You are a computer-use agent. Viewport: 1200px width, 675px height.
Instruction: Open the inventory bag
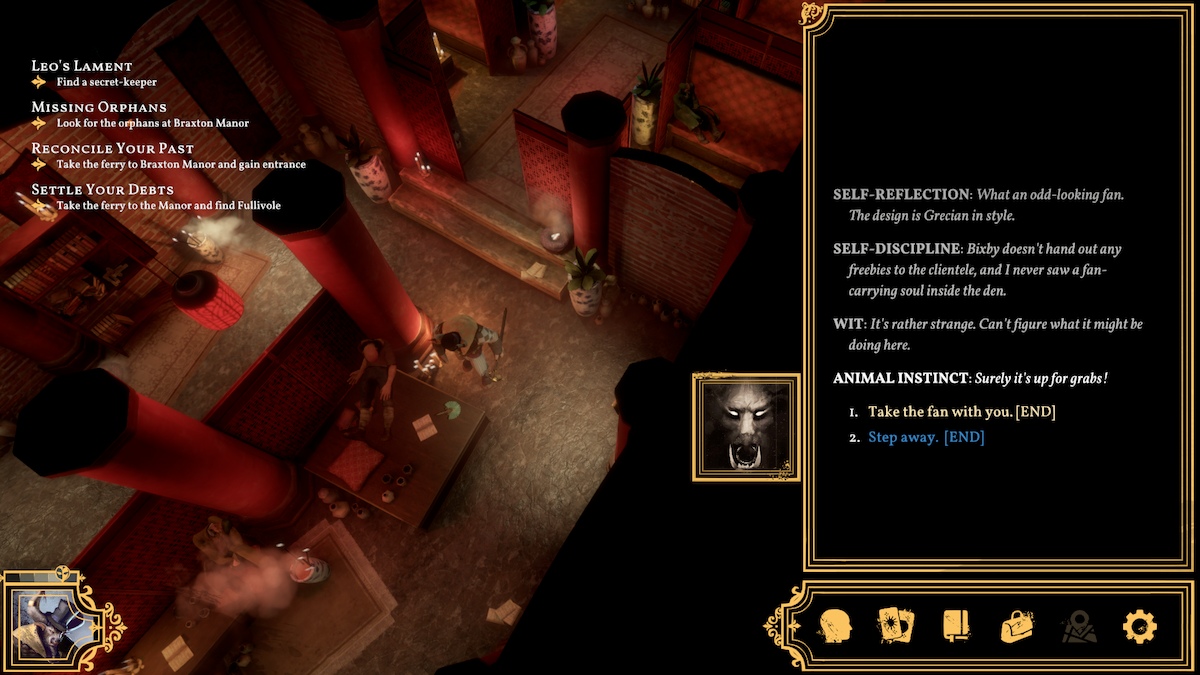(1018, 627)
